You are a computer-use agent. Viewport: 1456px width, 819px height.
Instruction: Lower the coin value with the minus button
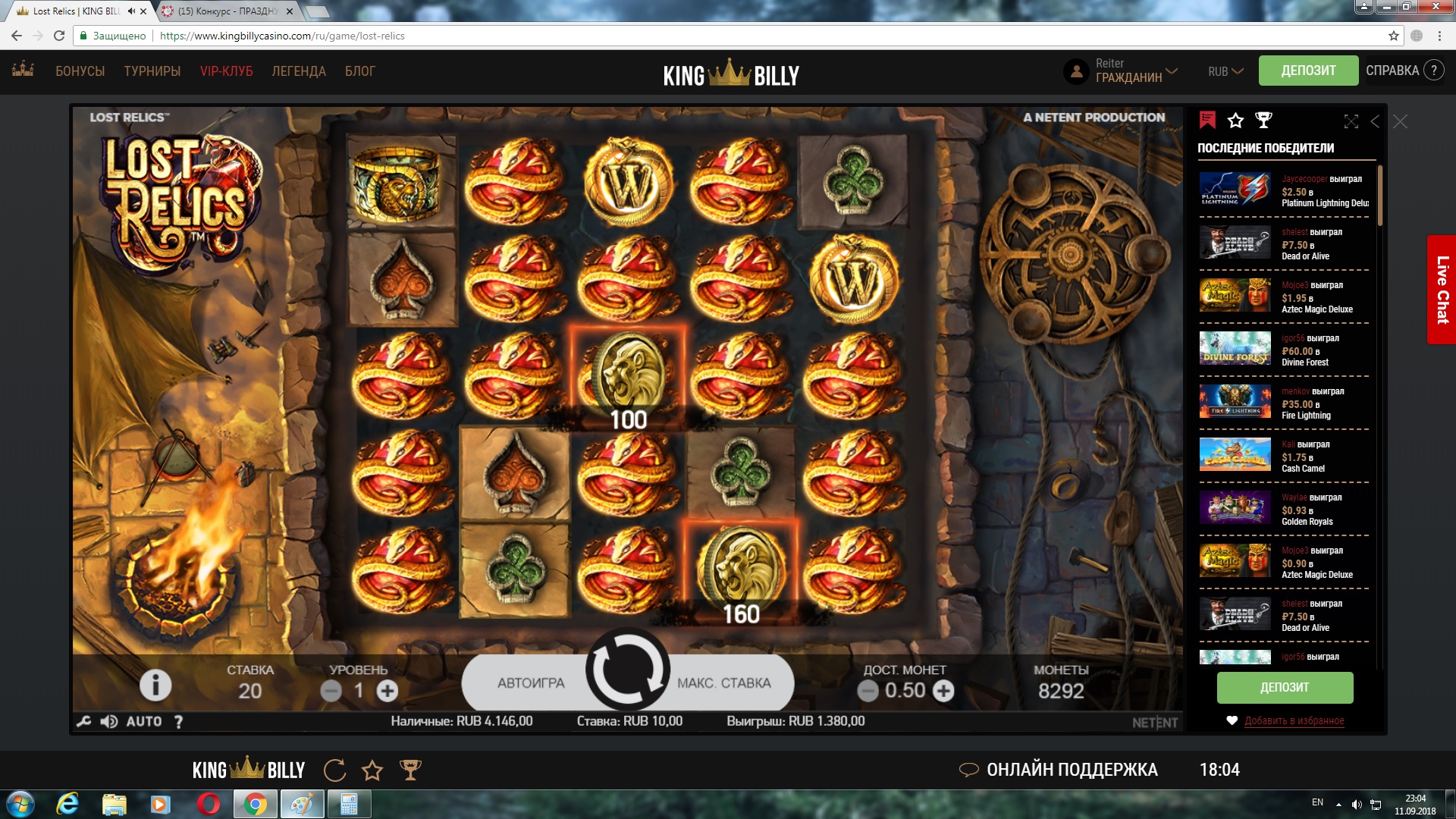[x=868, y=691]
